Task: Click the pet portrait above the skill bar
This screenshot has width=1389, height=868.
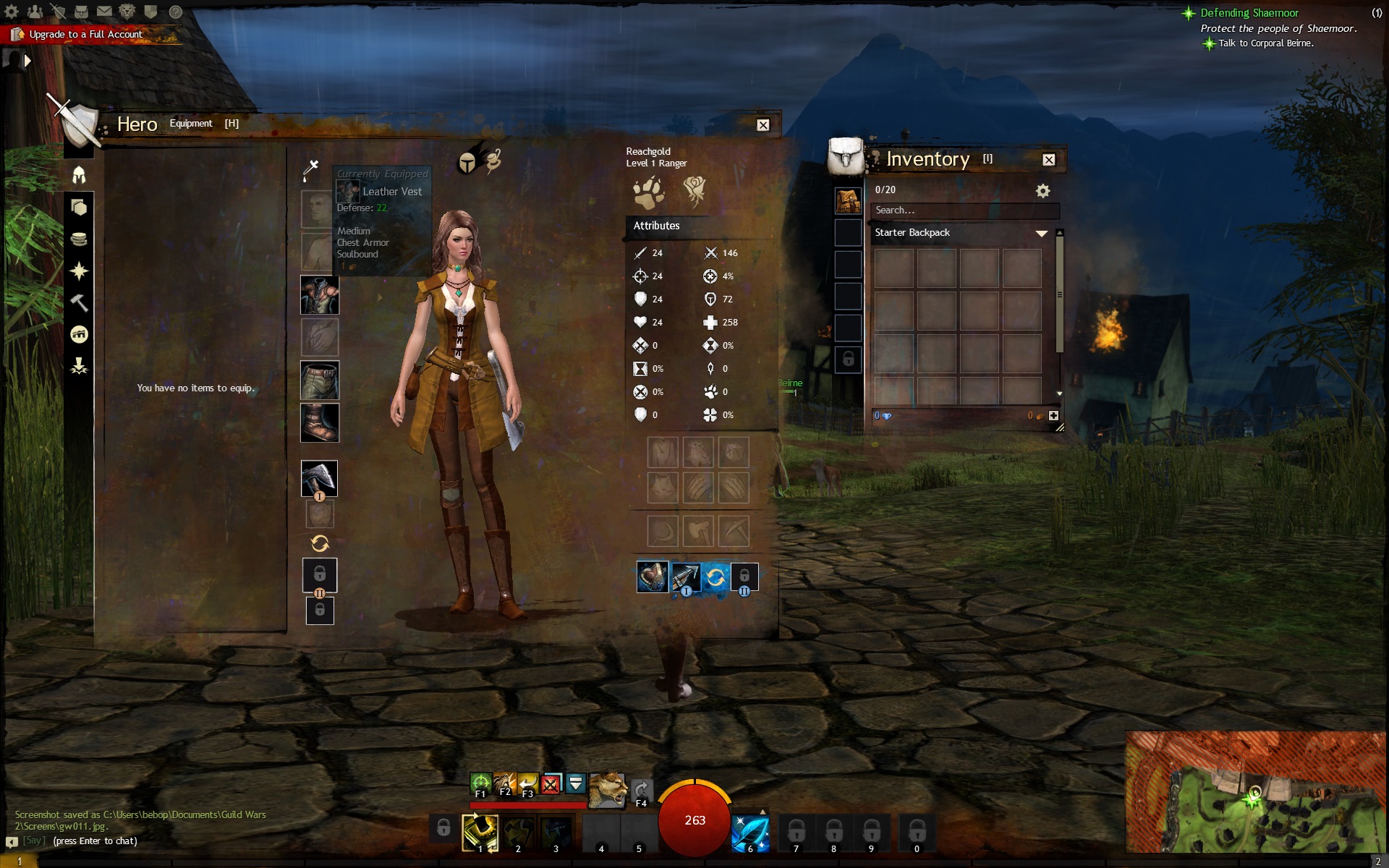Action: point(607,790)
